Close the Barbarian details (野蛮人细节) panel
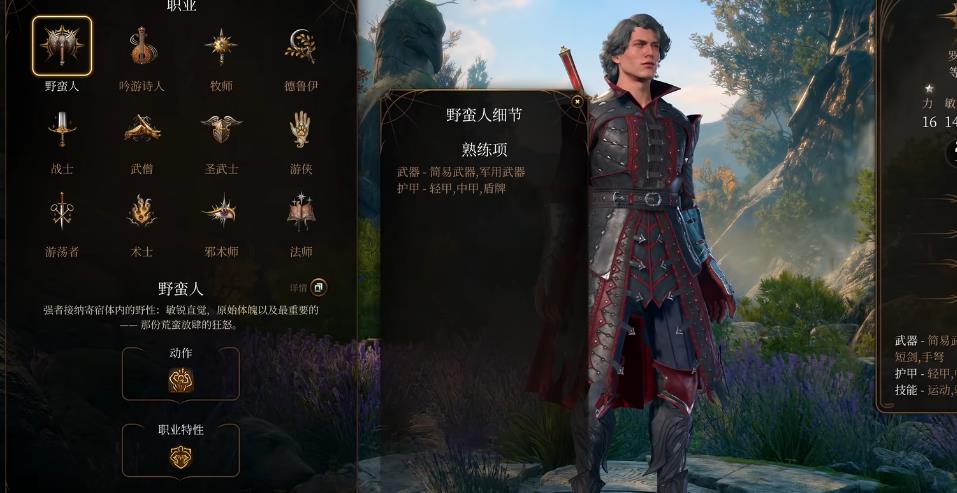The image size is (957, 493). tap(577, 101)
